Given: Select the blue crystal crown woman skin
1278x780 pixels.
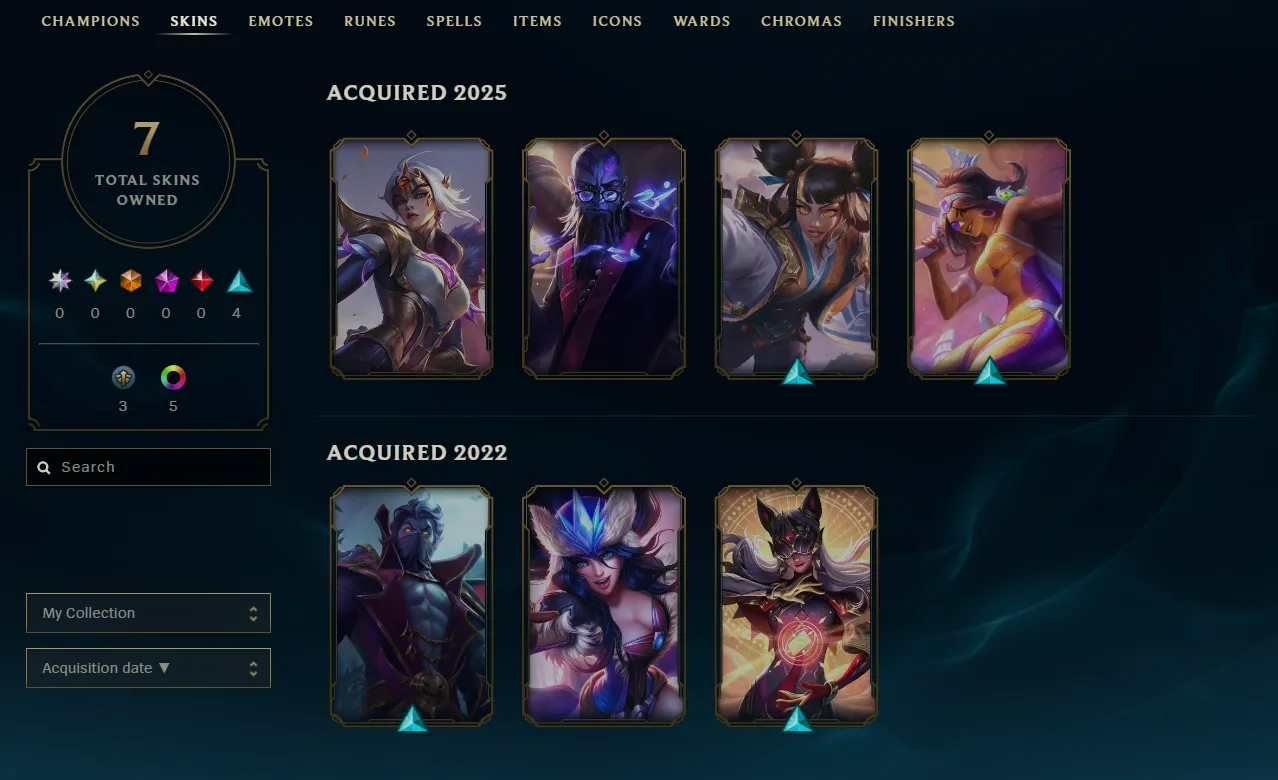Looking at the screenshot, I should pos(604,604).
